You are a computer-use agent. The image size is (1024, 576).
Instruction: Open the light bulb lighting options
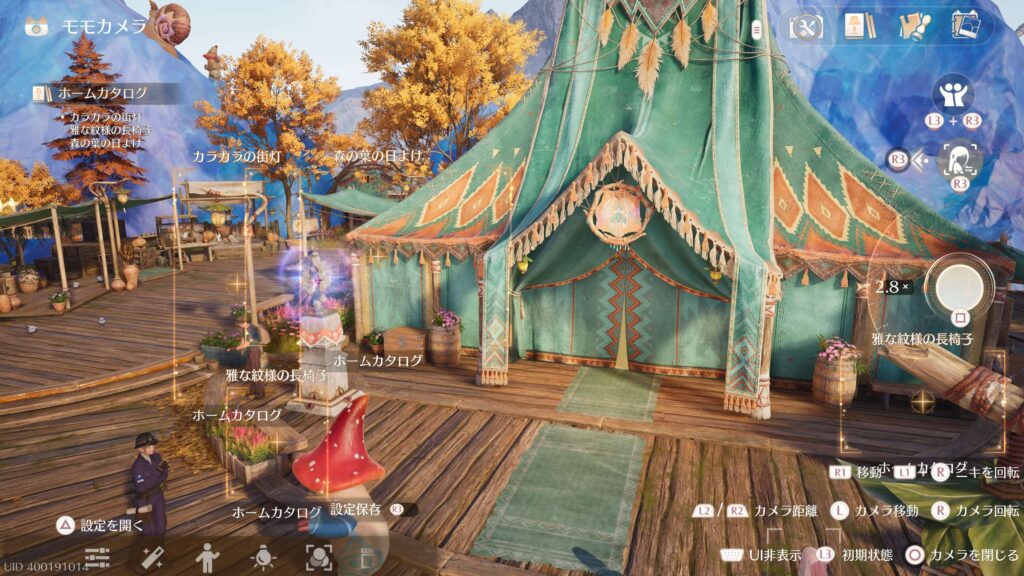tap(263, 556)
